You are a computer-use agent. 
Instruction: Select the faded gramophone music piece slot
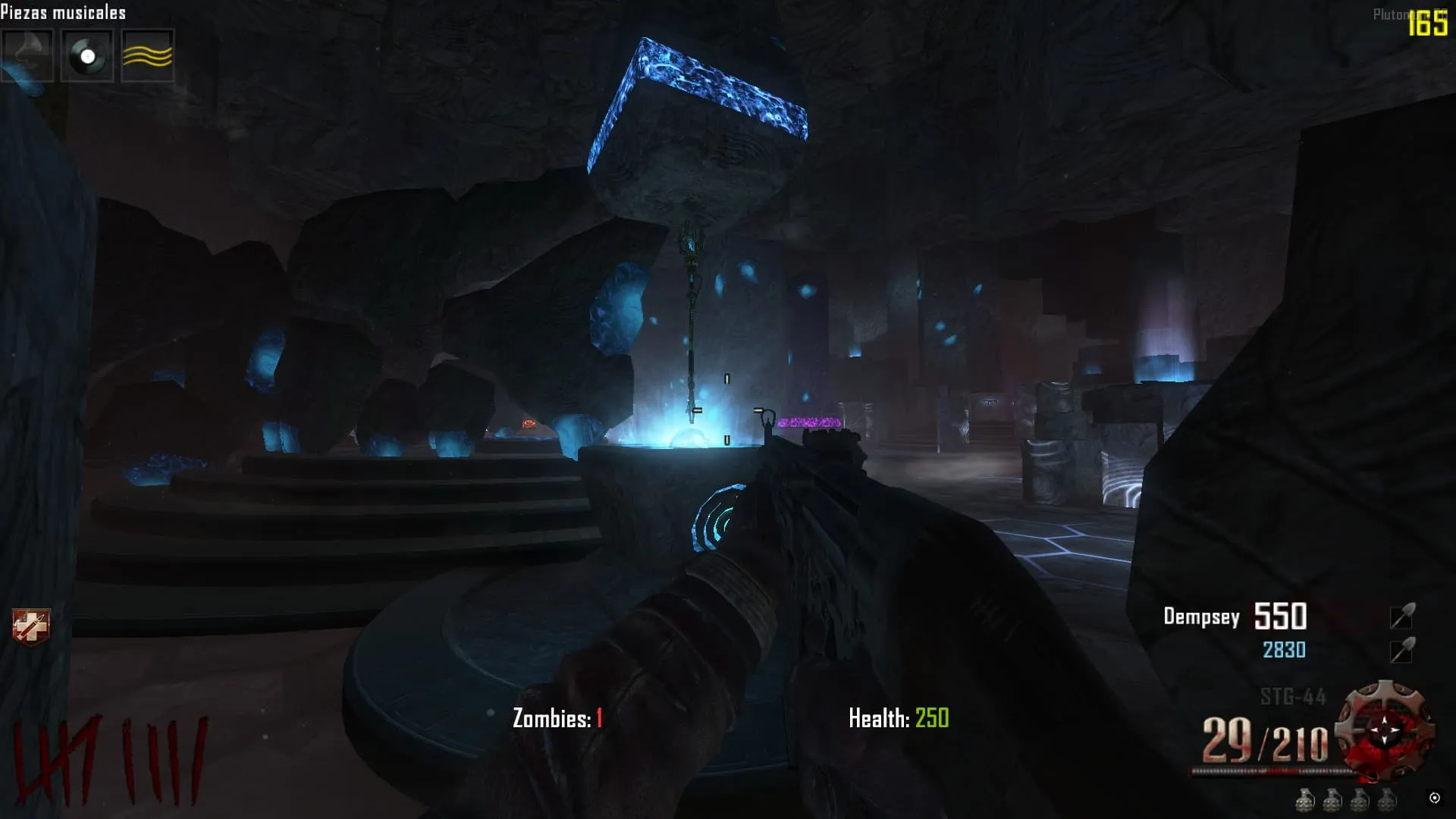27,55
